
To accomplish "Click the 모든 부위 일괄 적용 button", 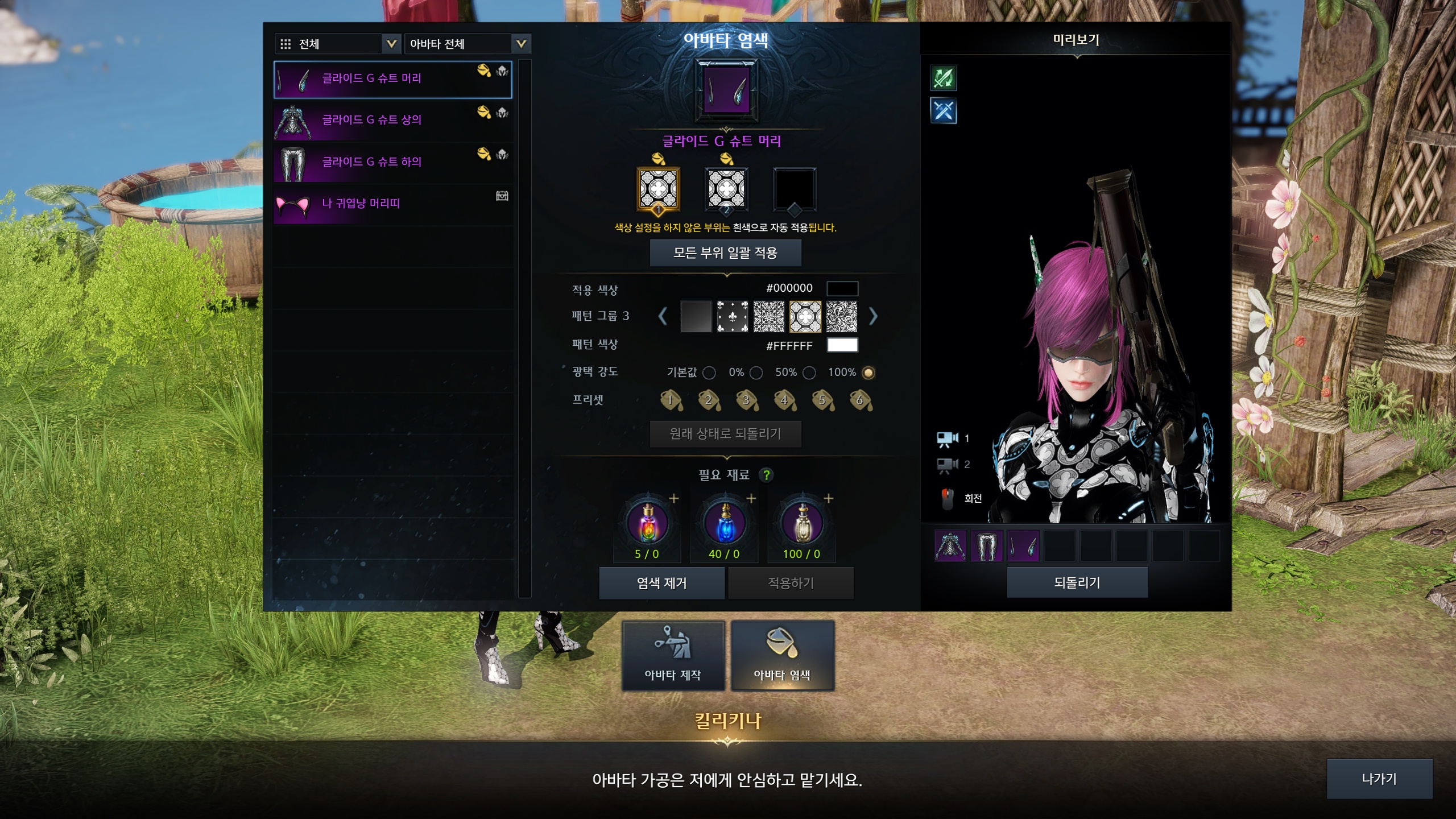I will click(x=725, y=253).
